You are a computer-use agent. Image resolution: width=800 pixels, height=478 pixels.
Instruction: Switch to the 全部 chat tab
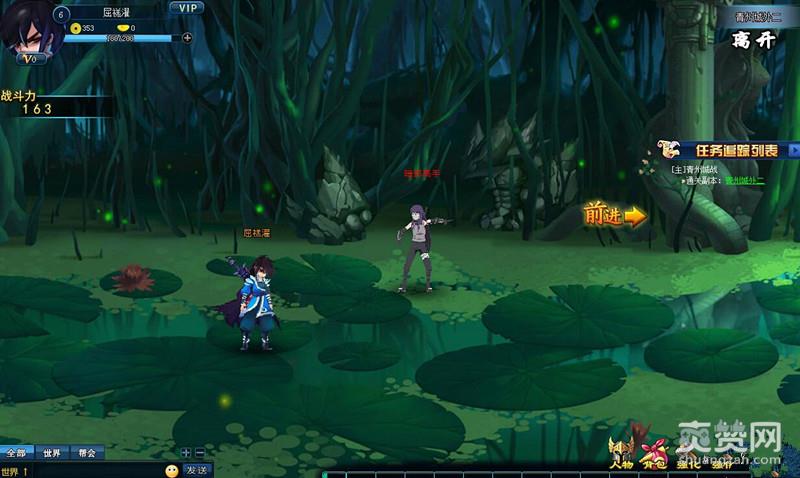(16, 453)
